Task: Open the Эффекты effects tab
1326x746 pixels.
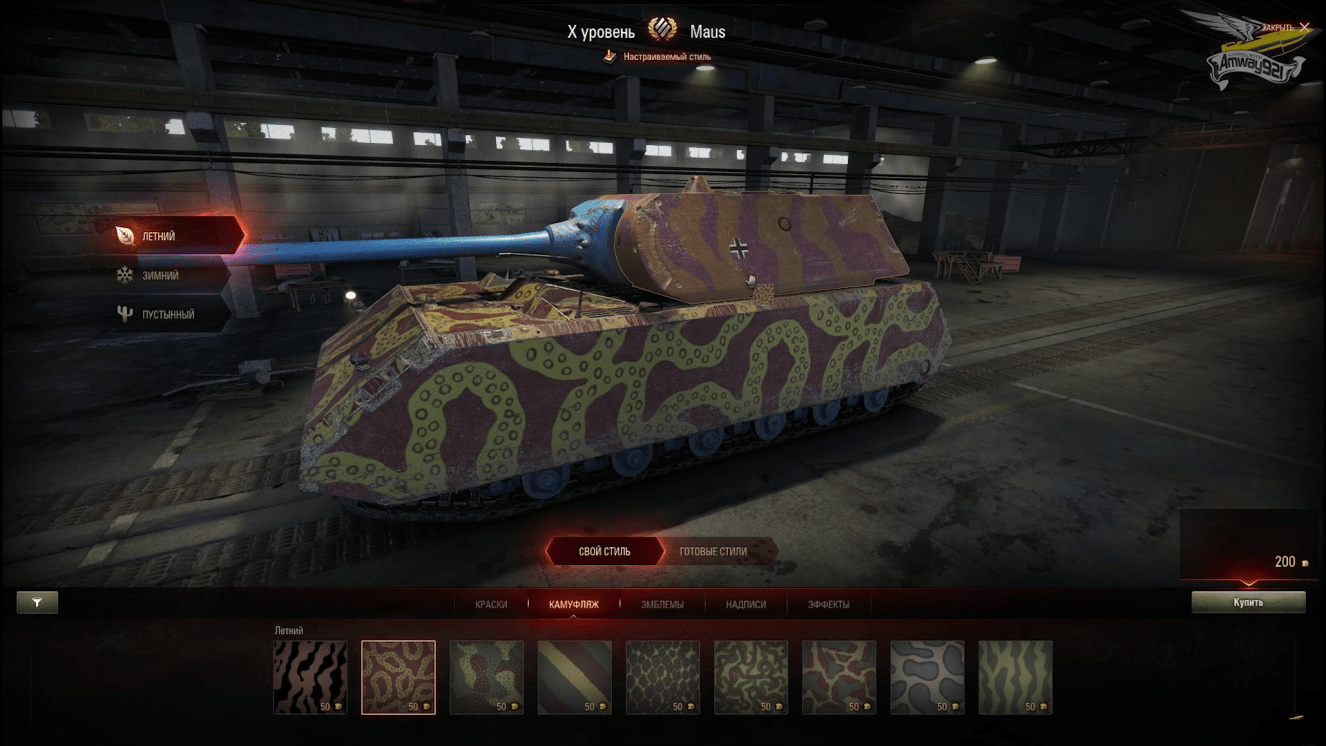Action: coord(829,604)
